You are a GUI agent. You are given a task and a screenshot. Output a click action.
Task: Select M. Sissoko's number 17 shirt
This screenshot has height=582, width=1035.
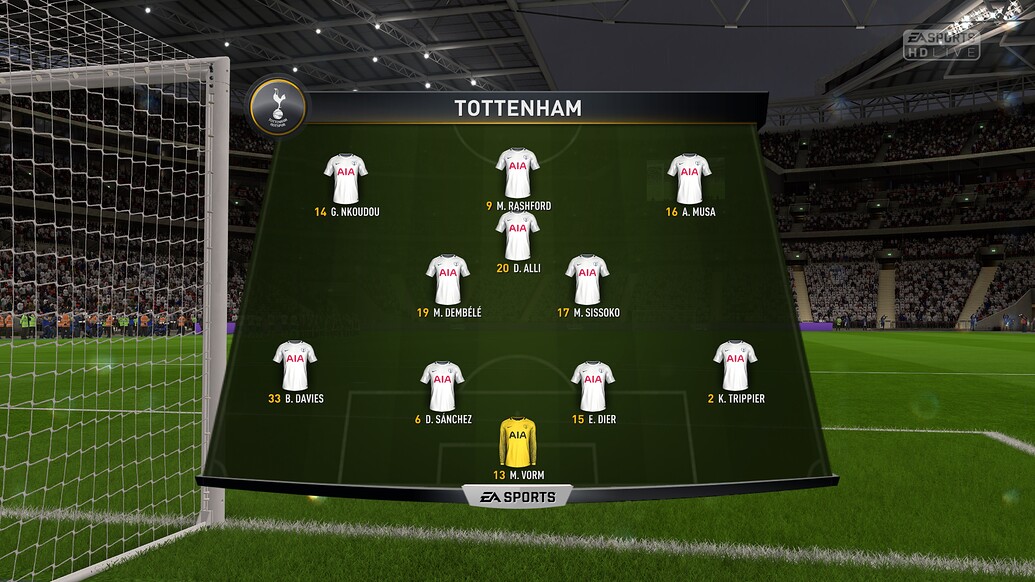click(x=587, y=279)
